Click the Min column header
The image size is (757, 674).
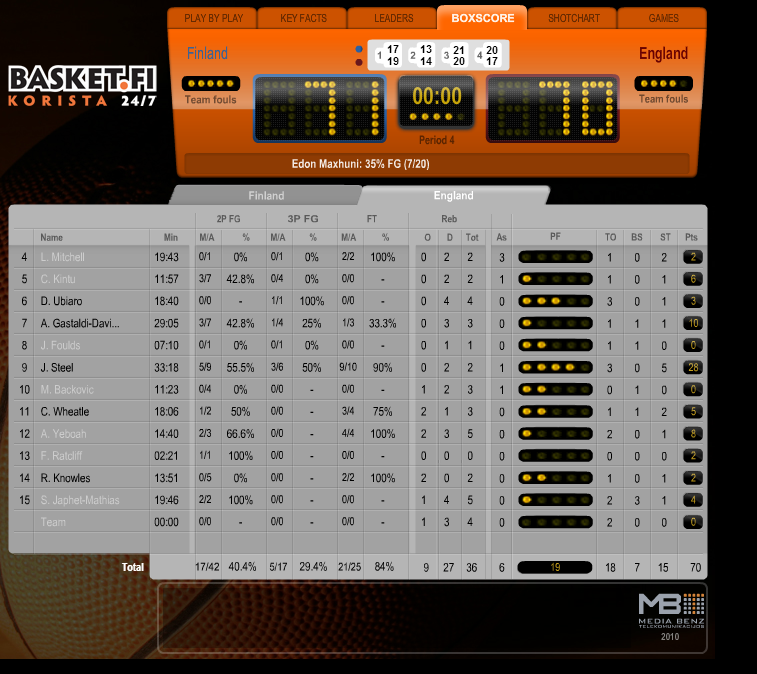point(167,237)
